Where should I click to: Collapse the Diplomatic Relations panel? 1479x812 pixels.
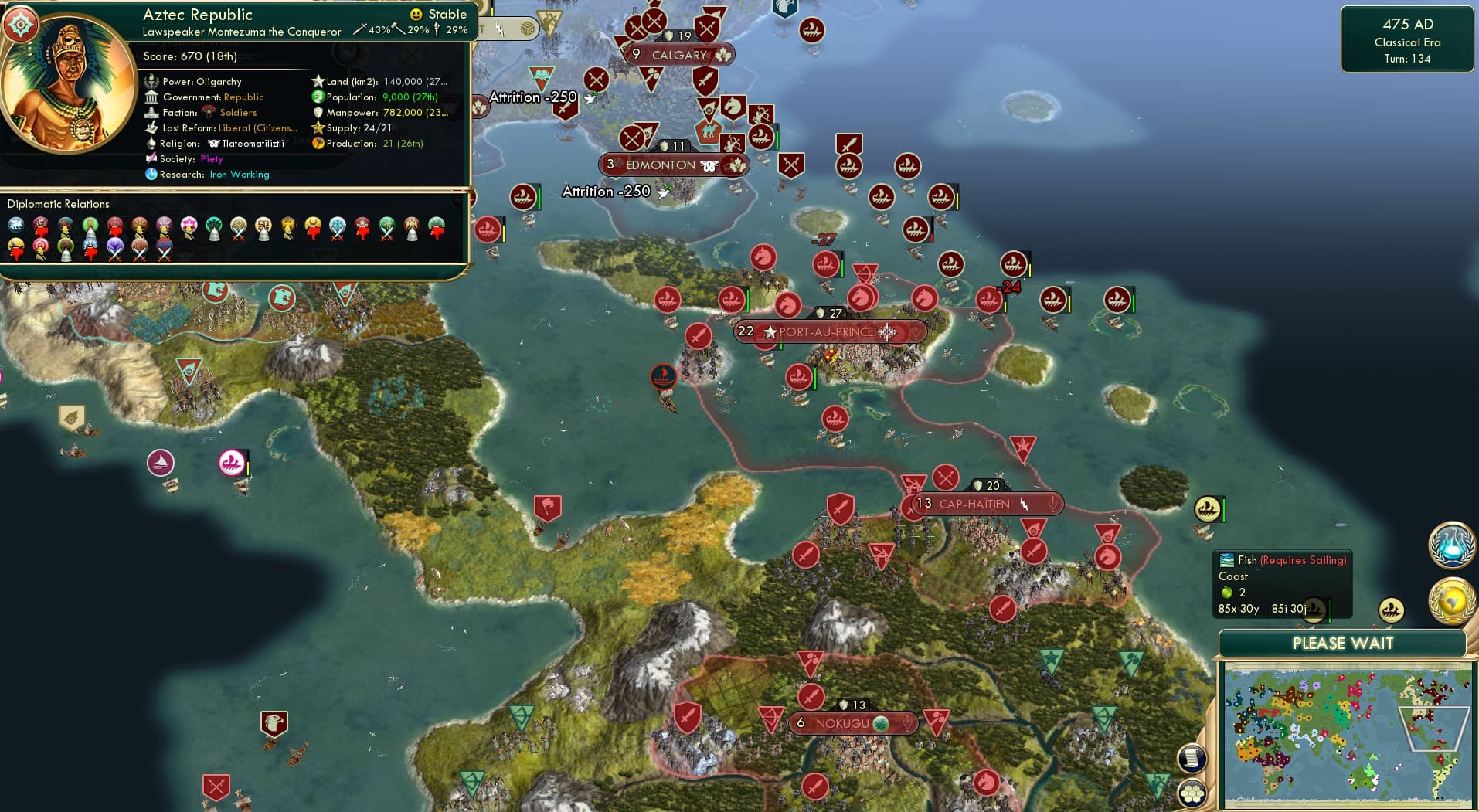(59, 203)
